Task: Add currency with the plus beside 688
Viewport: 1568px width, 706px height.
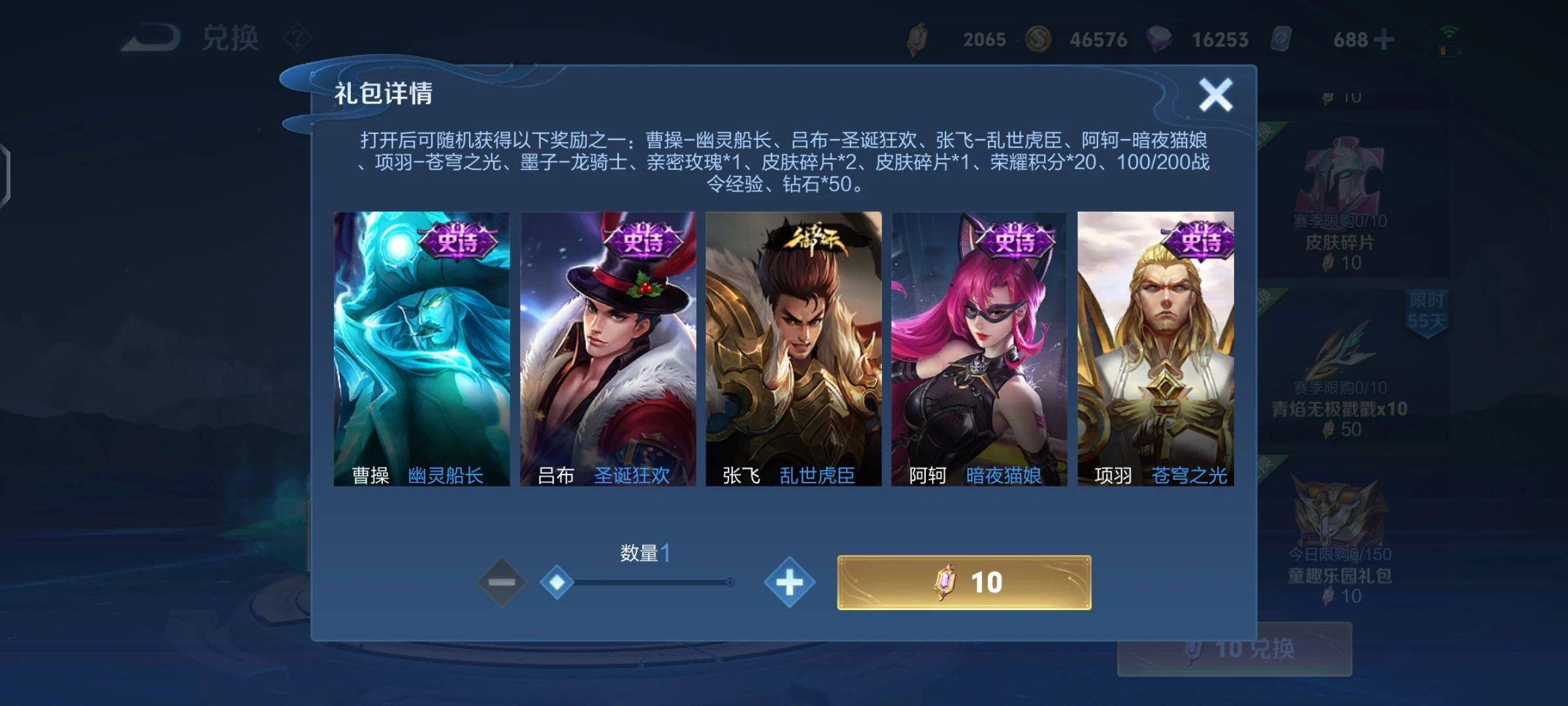Action: (1383, 40)
